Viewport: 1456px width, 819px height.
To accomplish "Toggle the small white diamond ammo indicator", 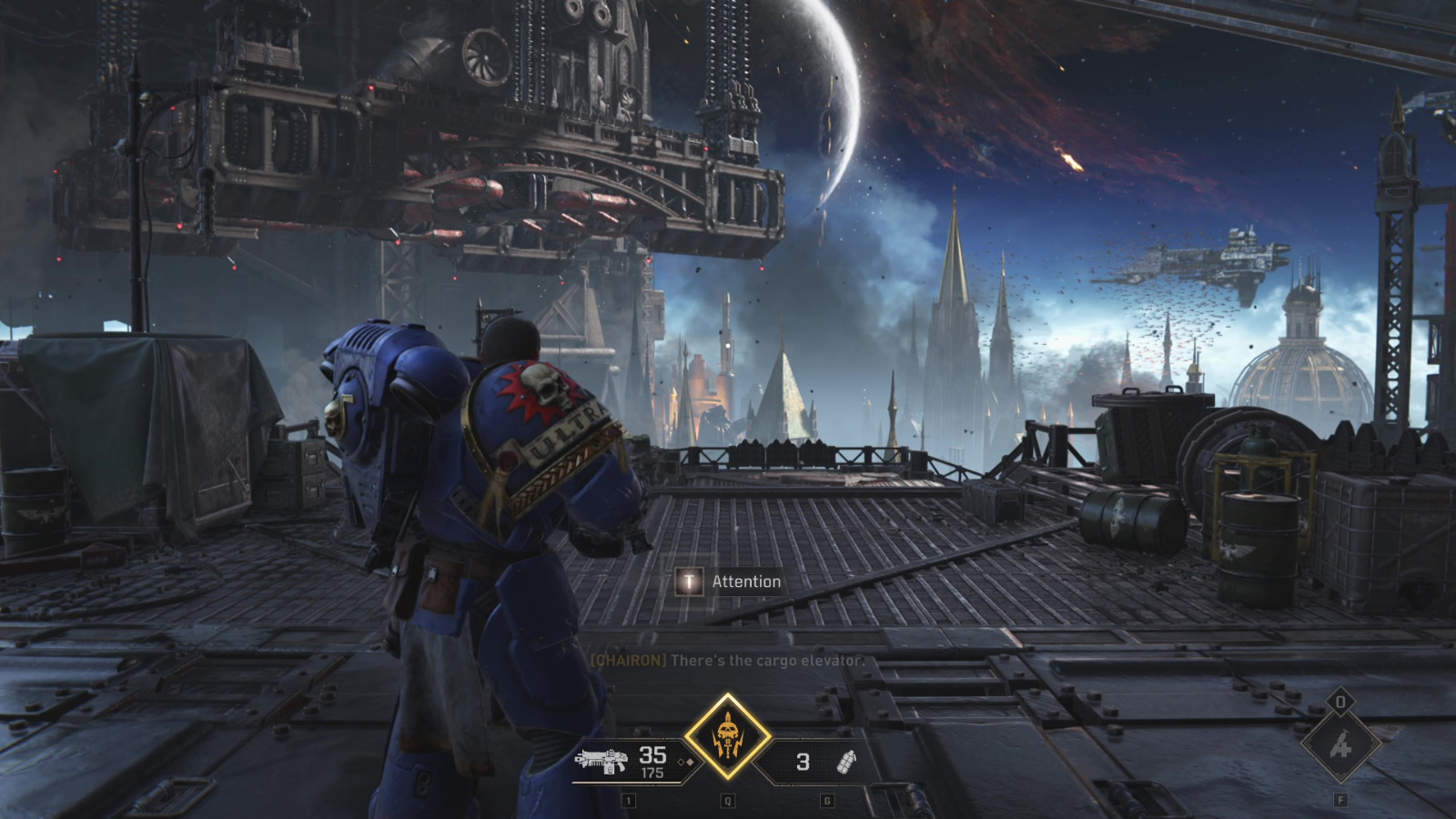I will coord(681,763).
